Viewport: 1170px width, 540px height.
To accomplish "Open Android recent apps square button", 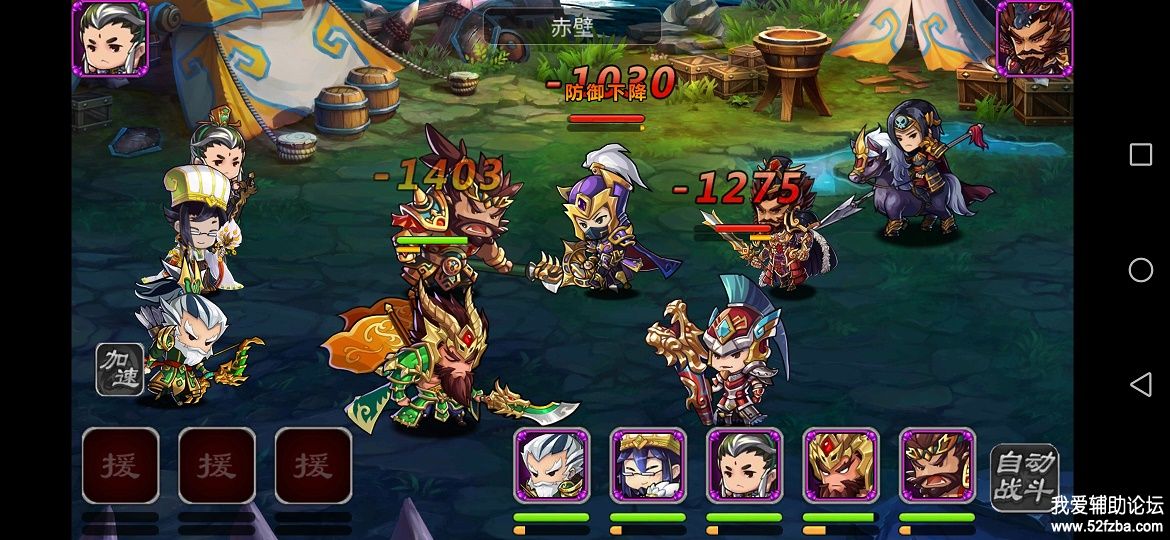I will pyautogui.click(x=1140, y=154).
